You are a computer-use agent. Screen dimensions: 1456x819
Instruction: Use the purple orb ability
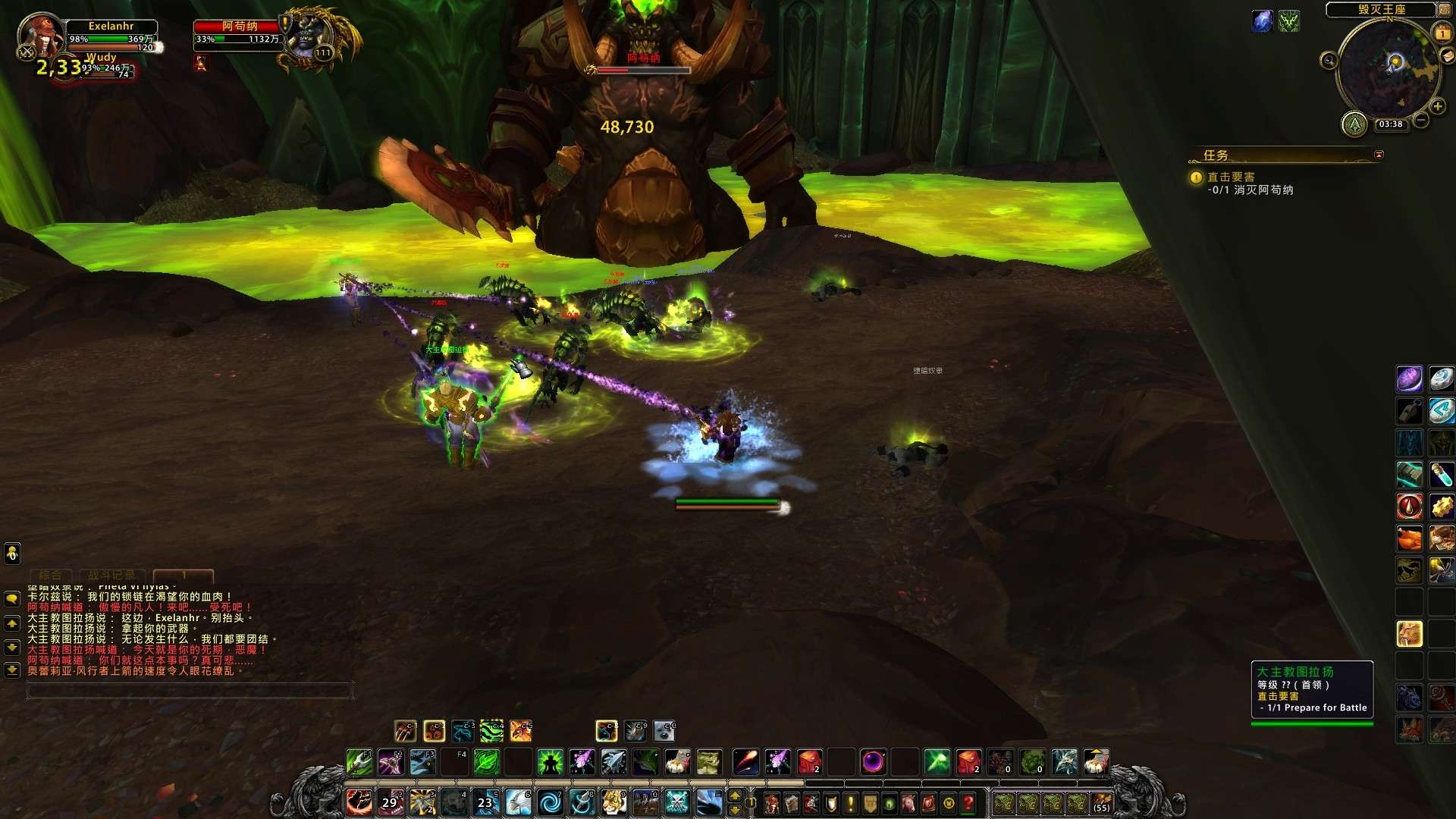[x=873, y=761]
